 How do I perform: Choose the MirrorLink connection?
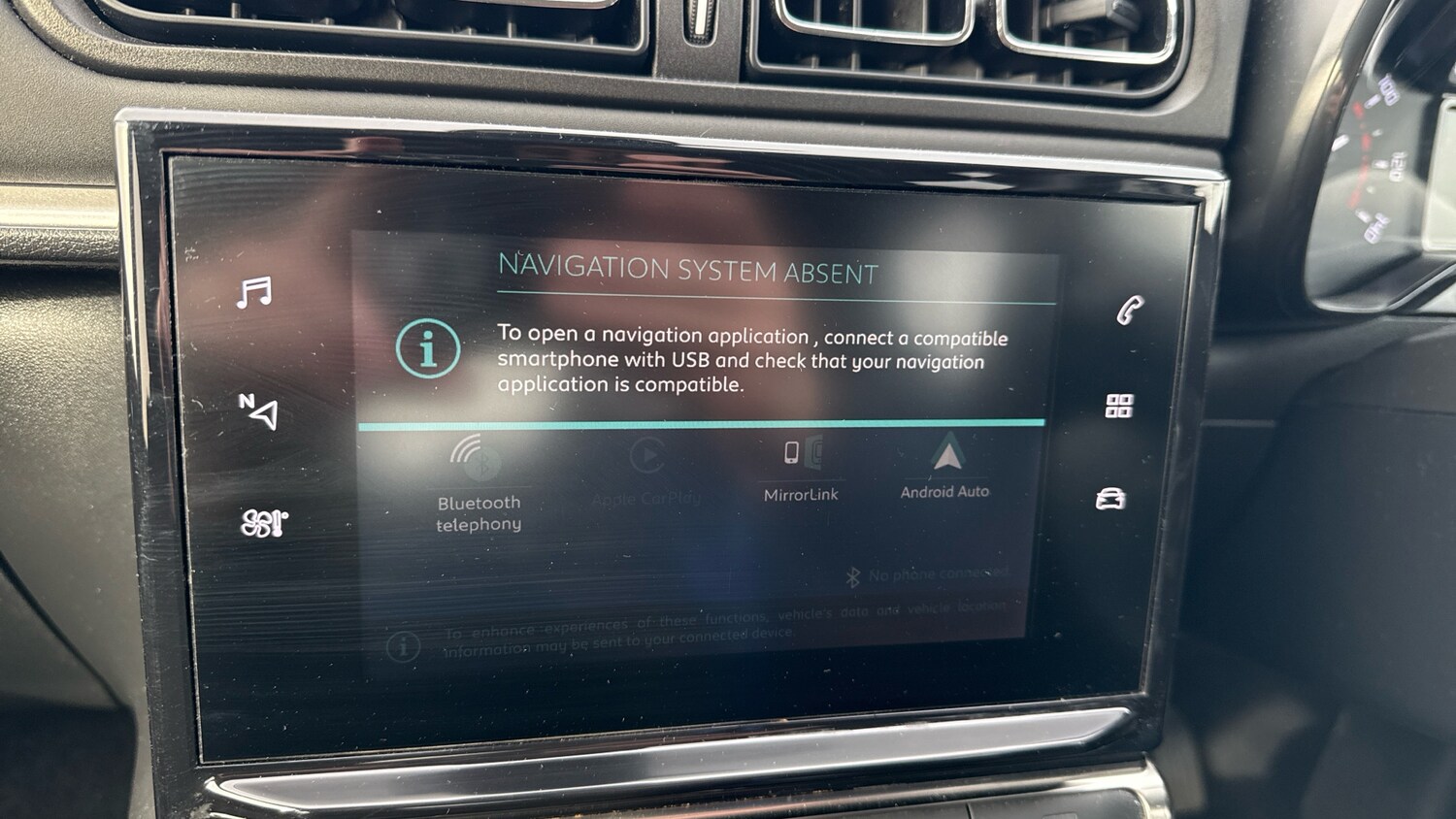[801, 471]
